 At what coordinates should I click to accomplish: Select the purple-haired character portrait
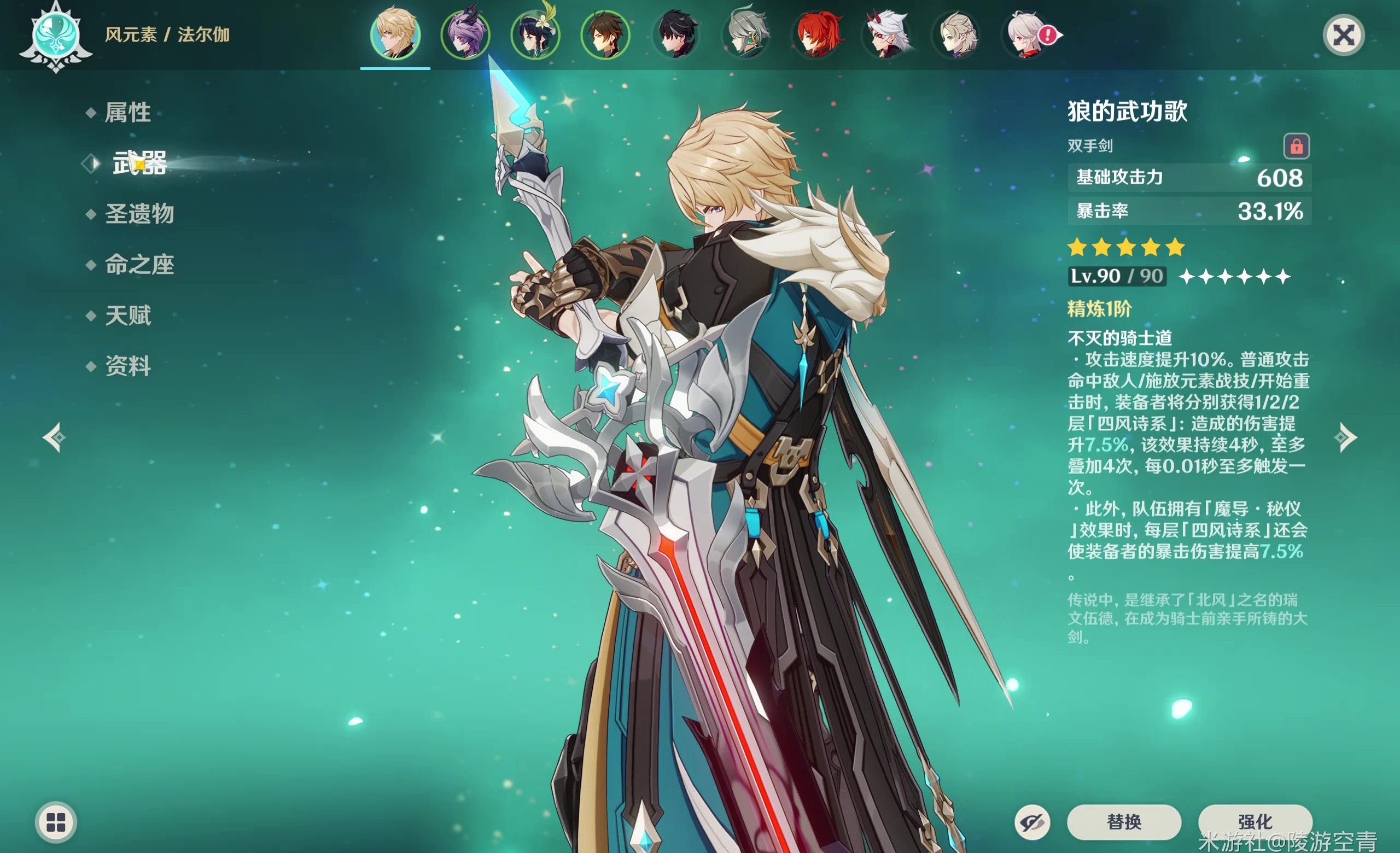465,34
